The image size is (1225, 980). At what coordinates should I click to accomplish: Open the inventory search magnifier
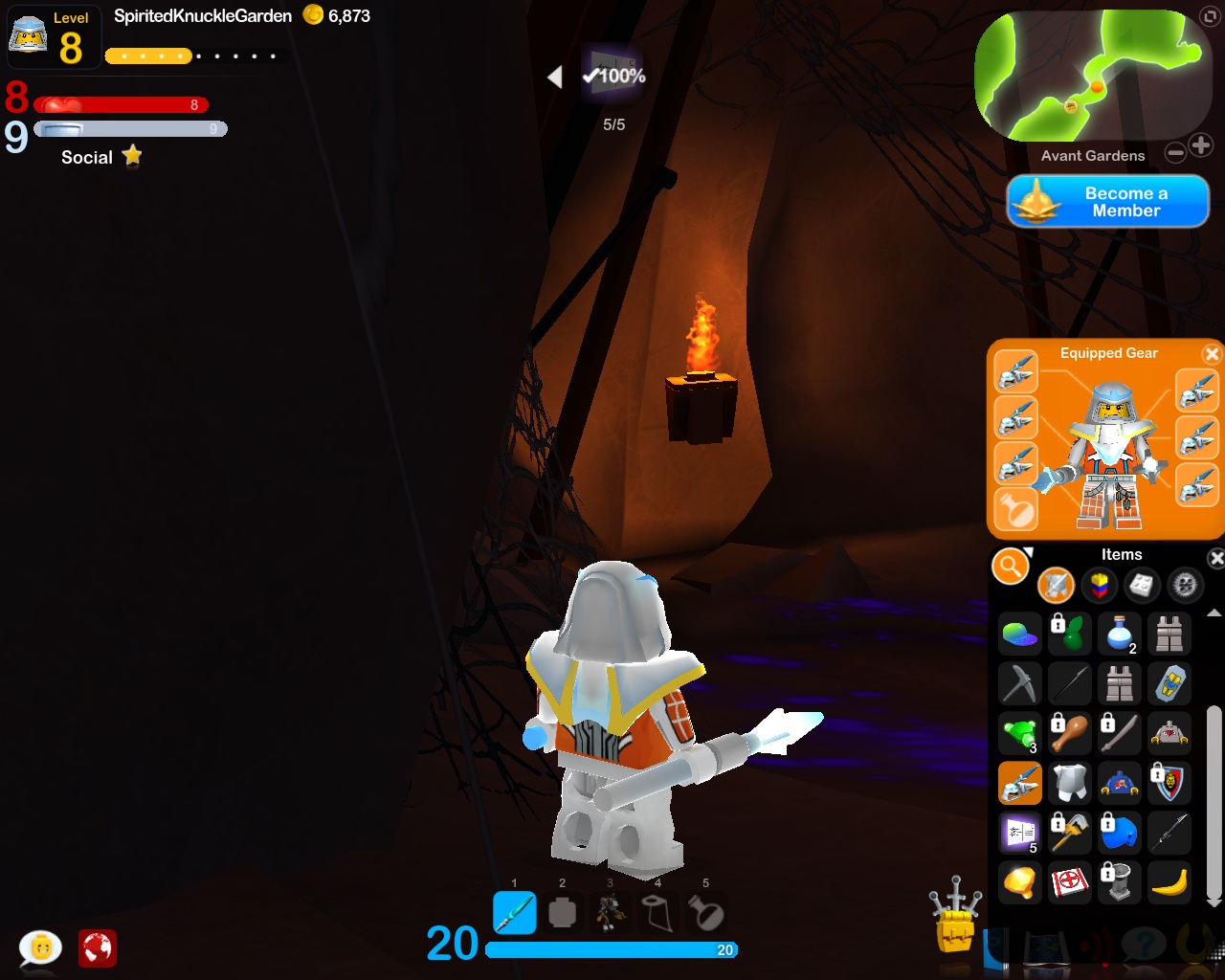point(1010,567)
